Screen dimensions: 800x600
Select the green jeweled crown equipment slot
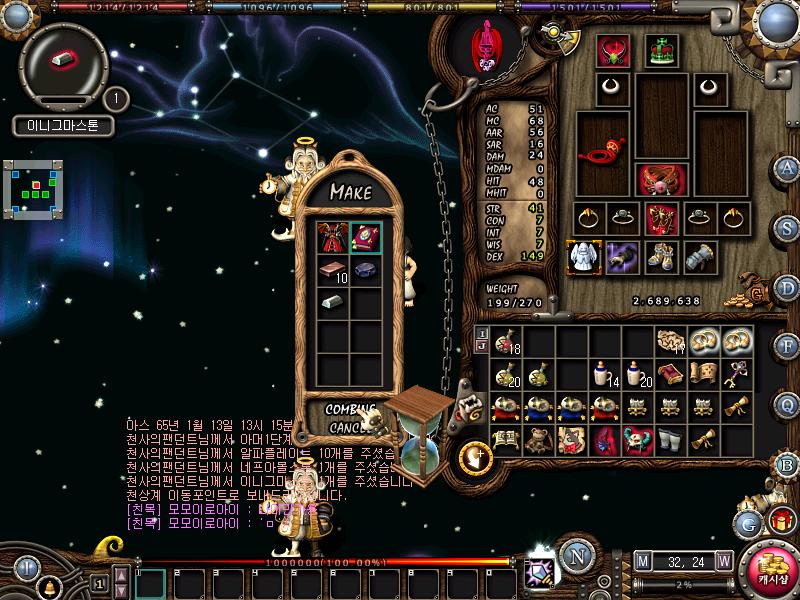[661, 50]
